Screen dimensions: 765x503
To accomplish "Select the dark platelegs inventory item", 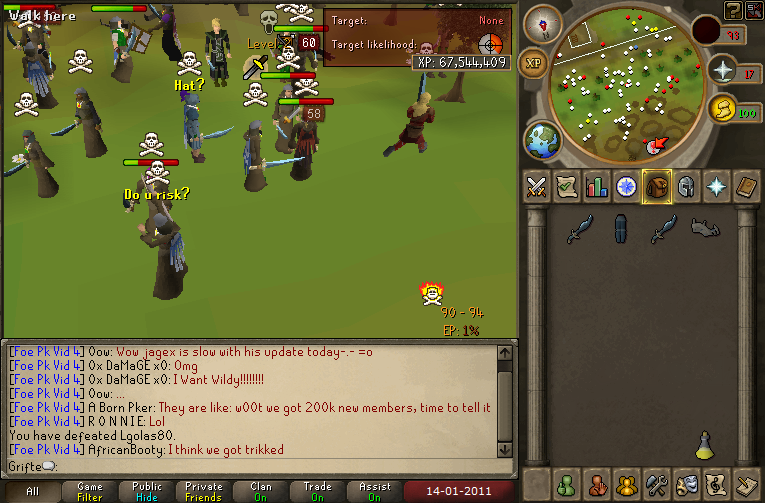I will [x=621, y=229].
